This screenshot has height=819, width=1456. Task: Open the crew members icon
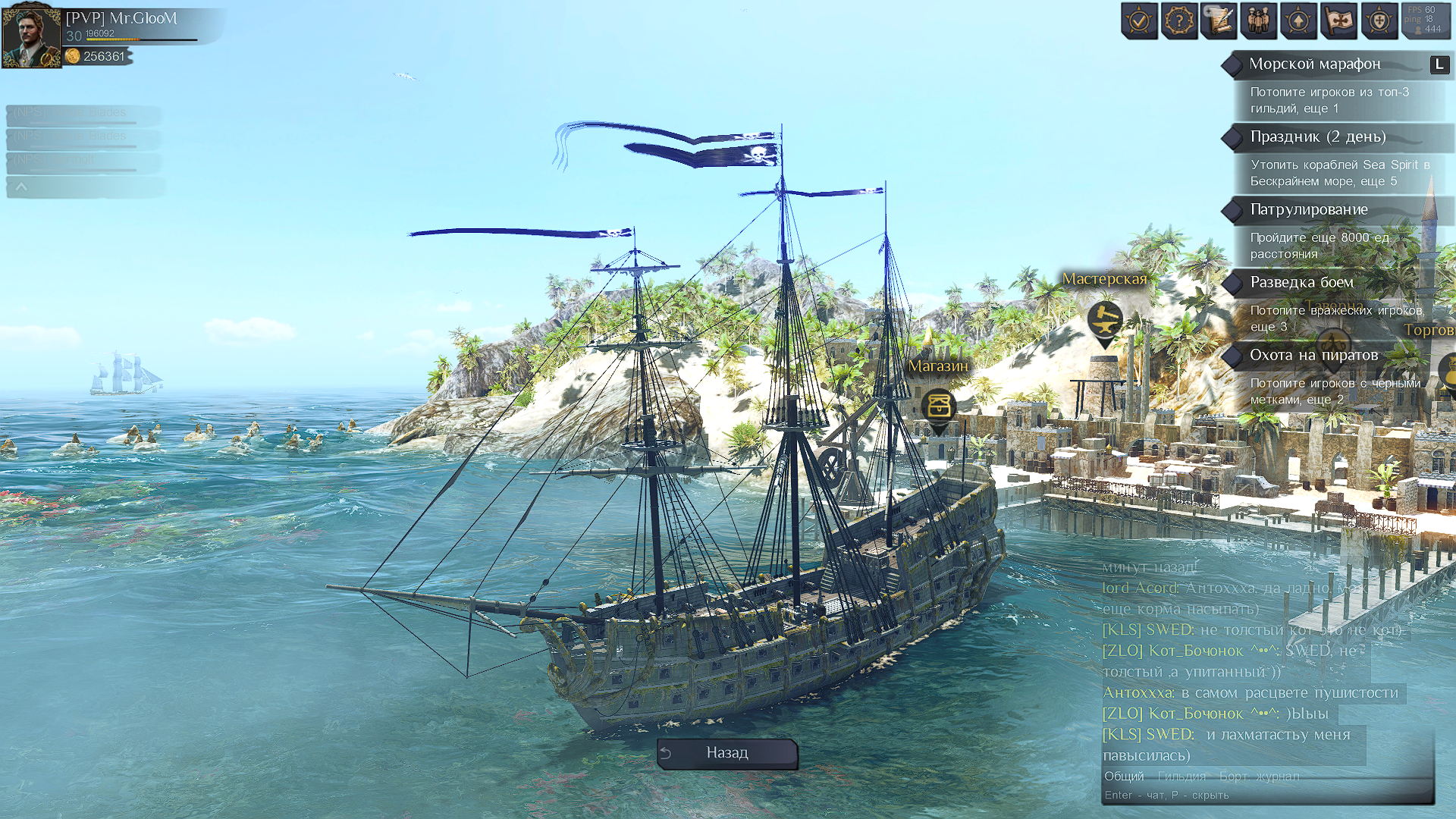pos(1259,21)
